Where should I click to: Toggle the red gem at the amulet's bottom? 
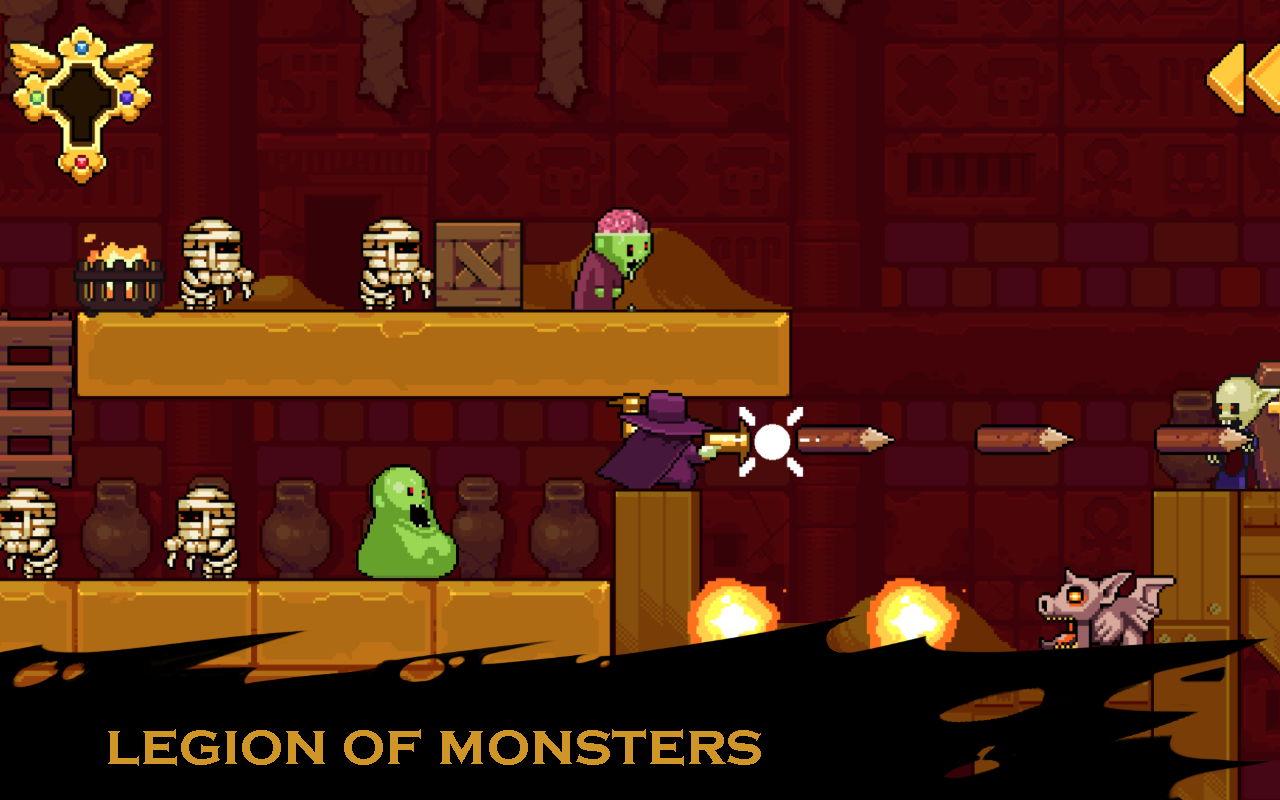tap(81, 161)
